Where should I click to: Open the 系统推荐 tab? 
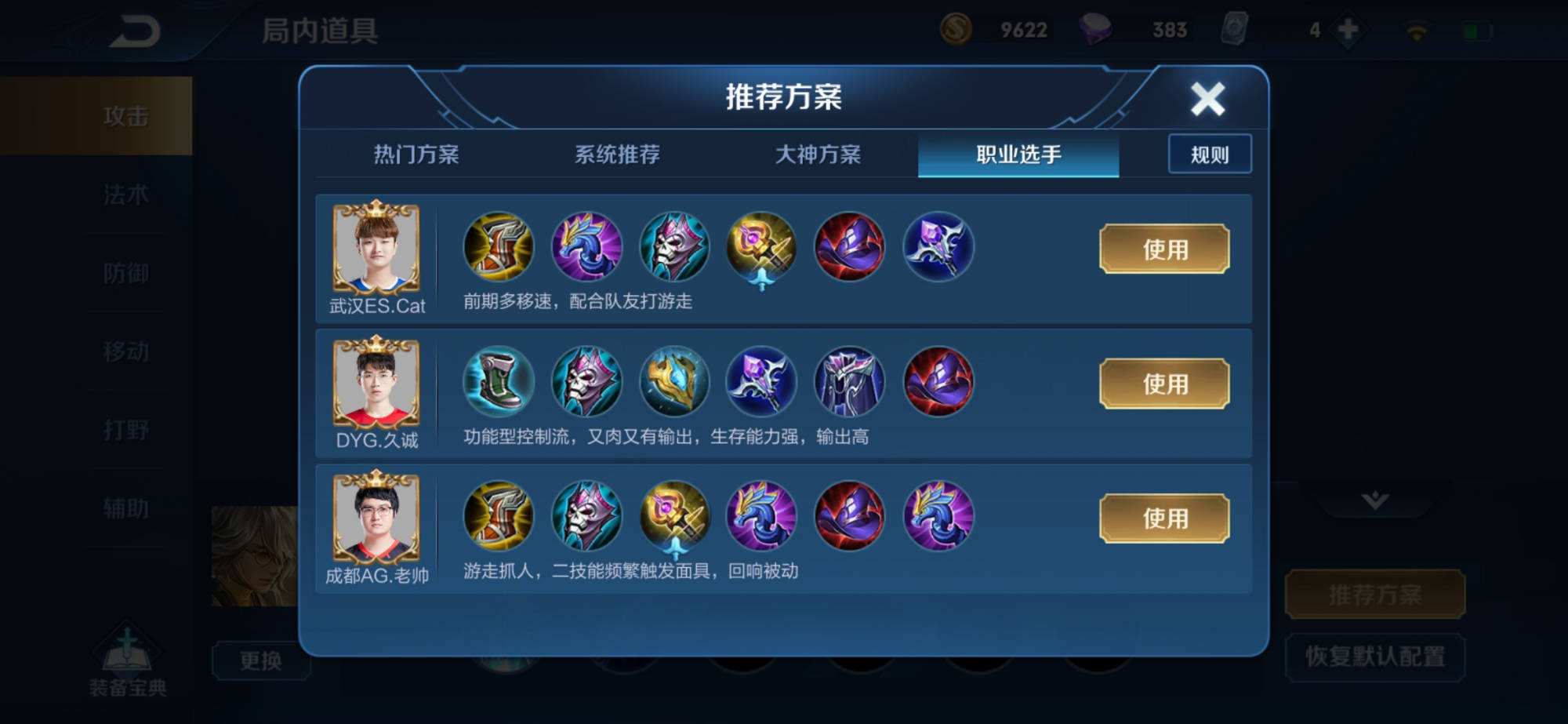[x=618, y=155]
